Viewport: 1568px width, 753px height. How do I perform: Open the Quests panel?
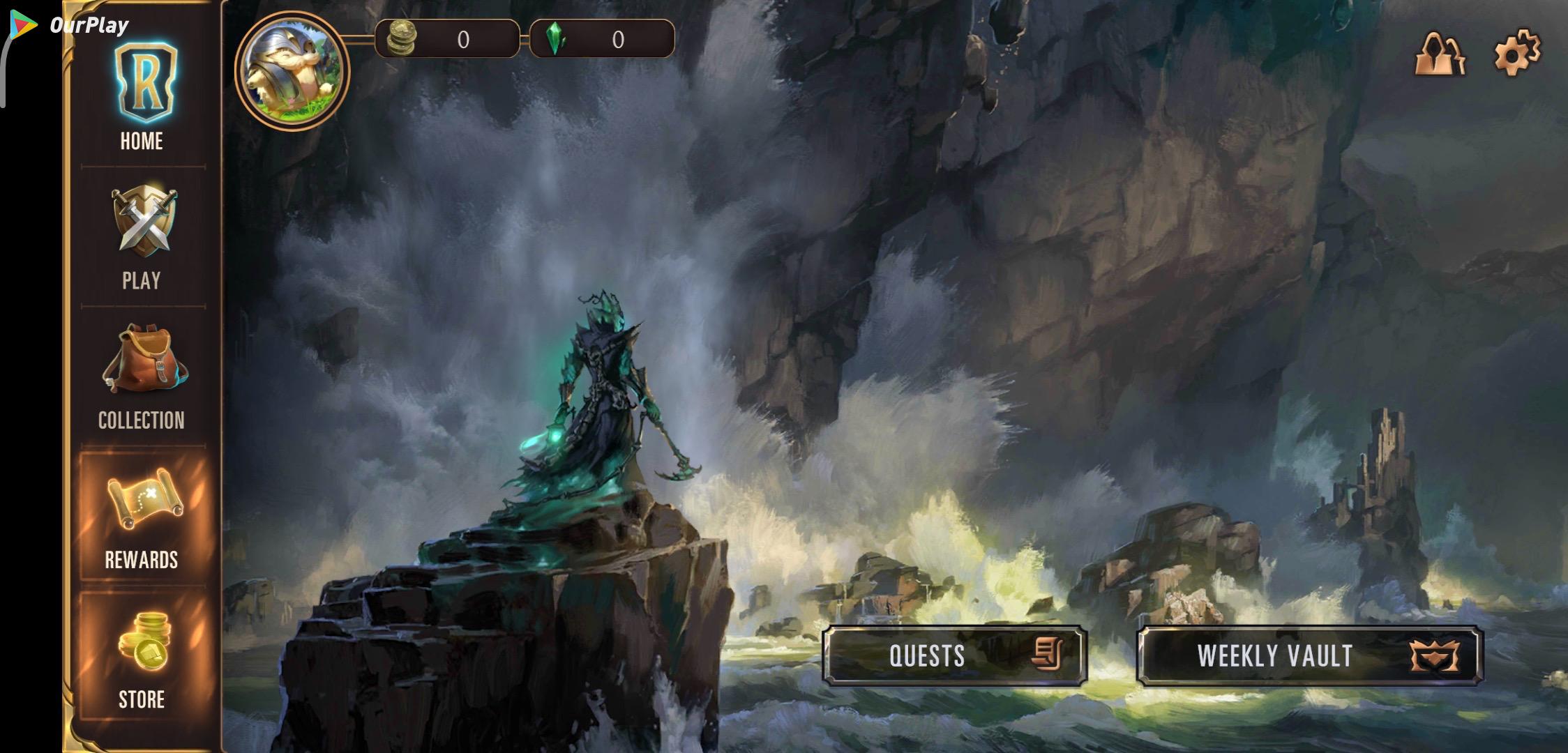pos(954,655)
